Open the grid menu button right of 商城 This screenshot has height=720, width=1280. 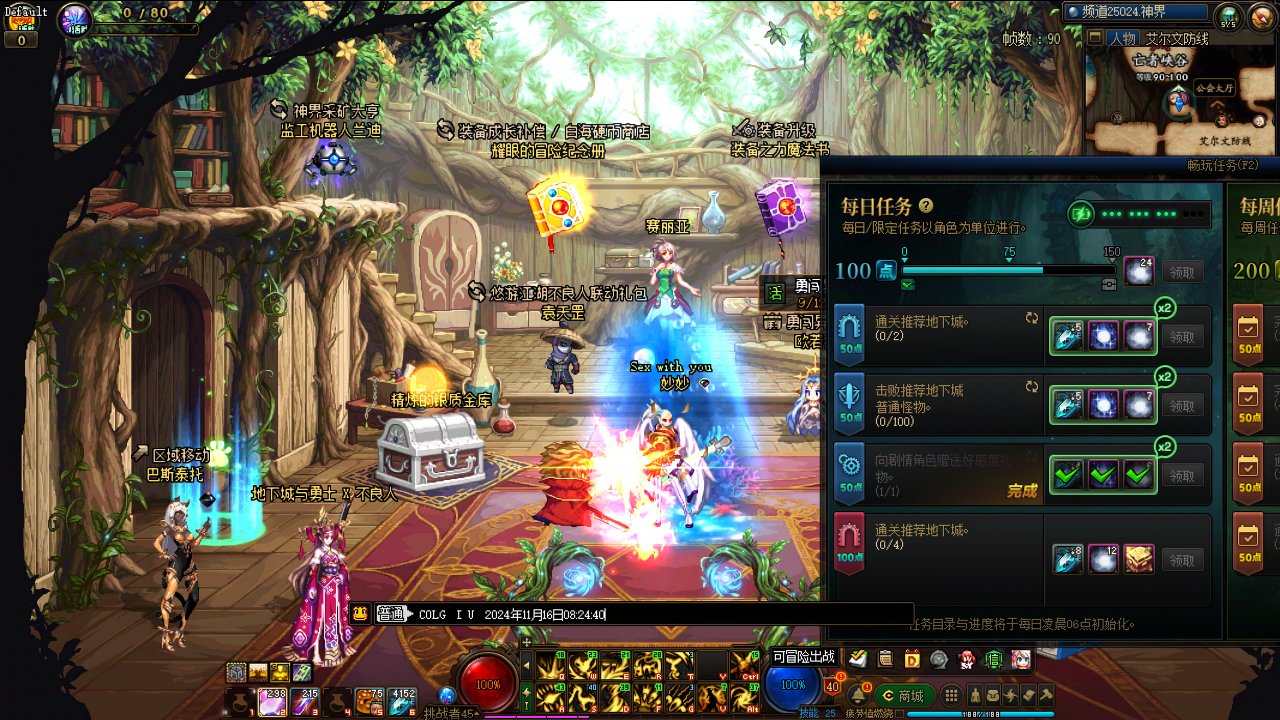(x=951, y=696)
